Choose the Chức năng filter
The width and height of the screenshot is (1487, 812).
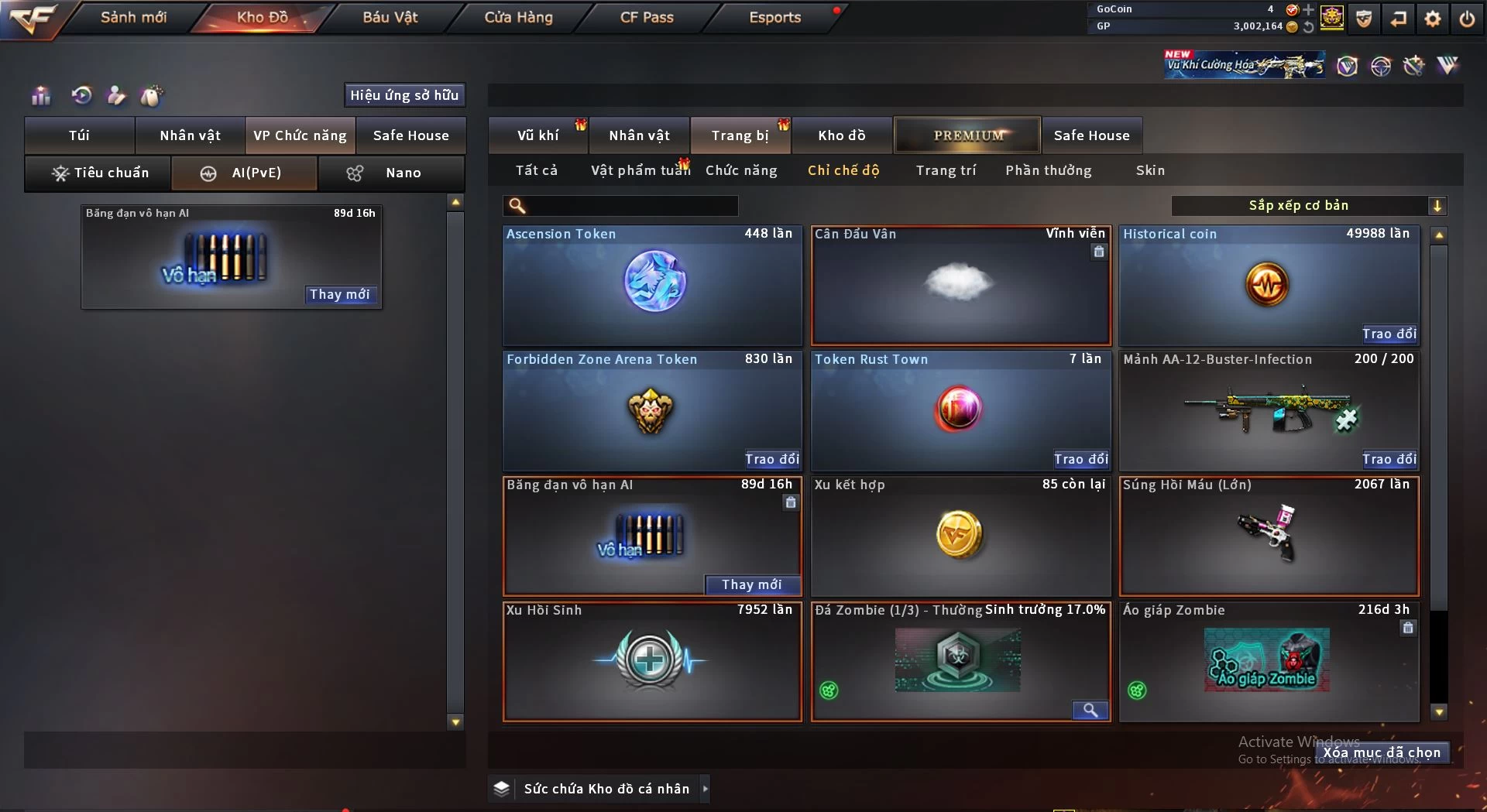[x=741, y=170]
